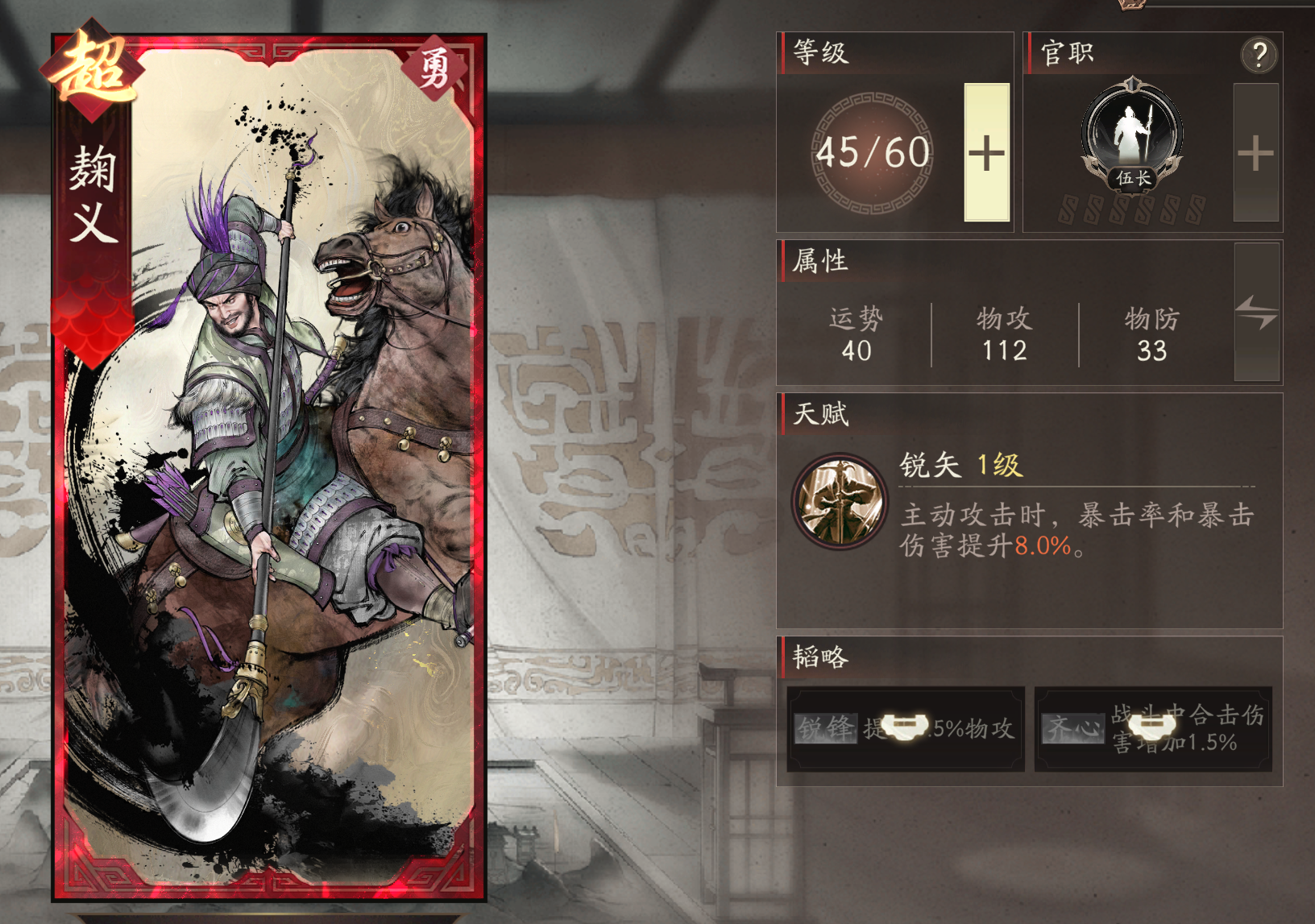Expand the collapsed panel right of 属性
The image size is (1315, 924).
1259,314
